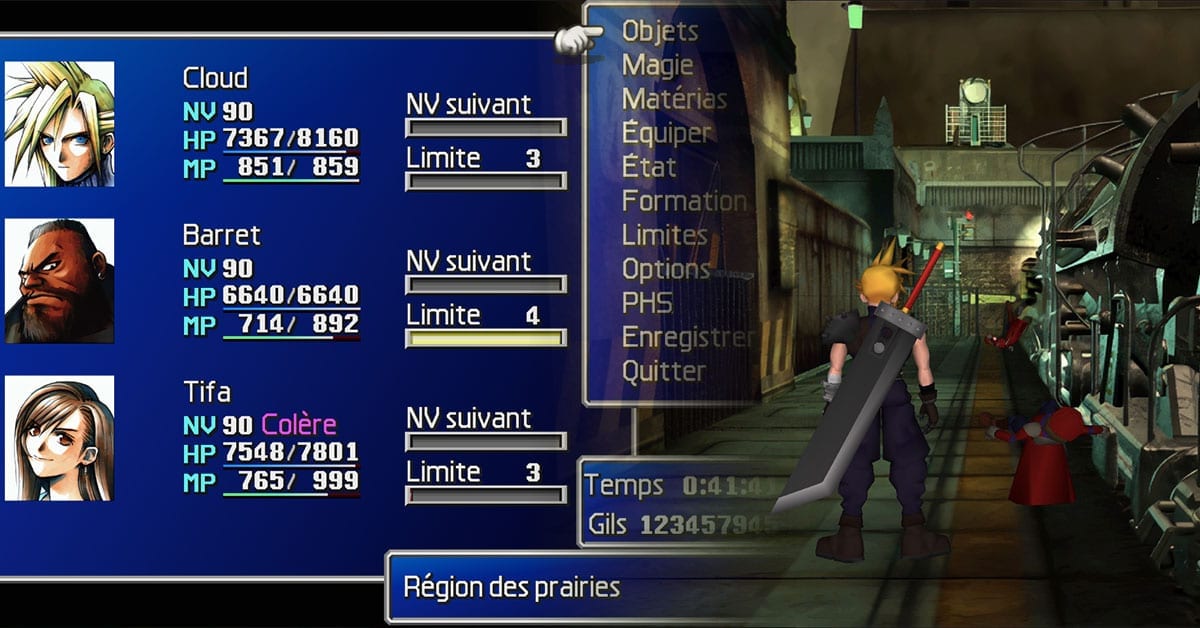
Task: Choose the PHS menu entry
Action: coord(647,303)
